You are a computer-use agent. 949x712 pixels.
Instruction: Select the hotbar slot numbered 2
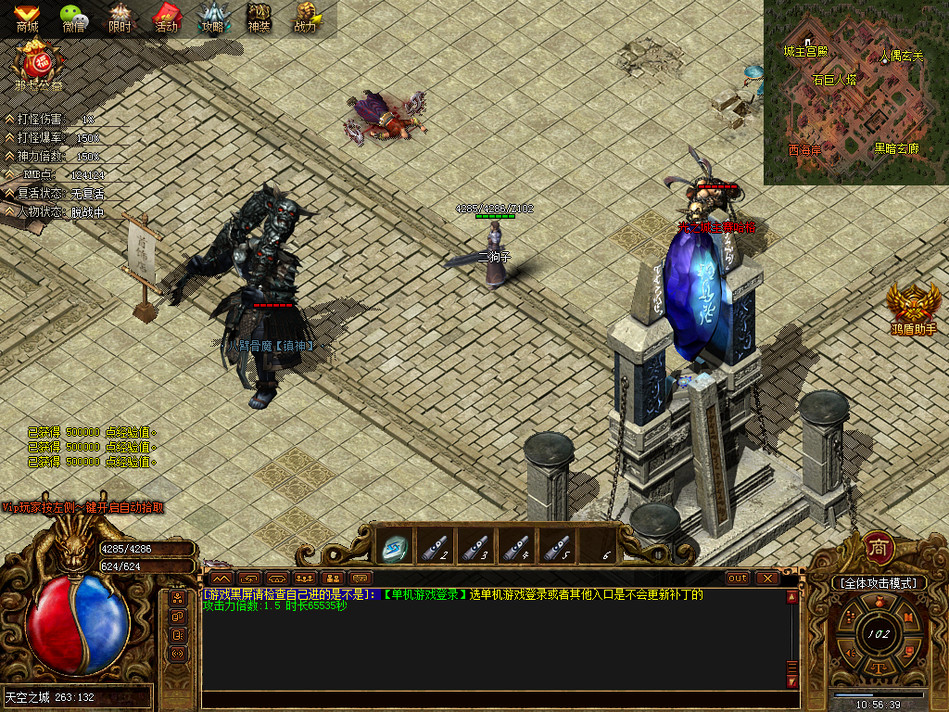pyautogui.click(x=435, y=548)
